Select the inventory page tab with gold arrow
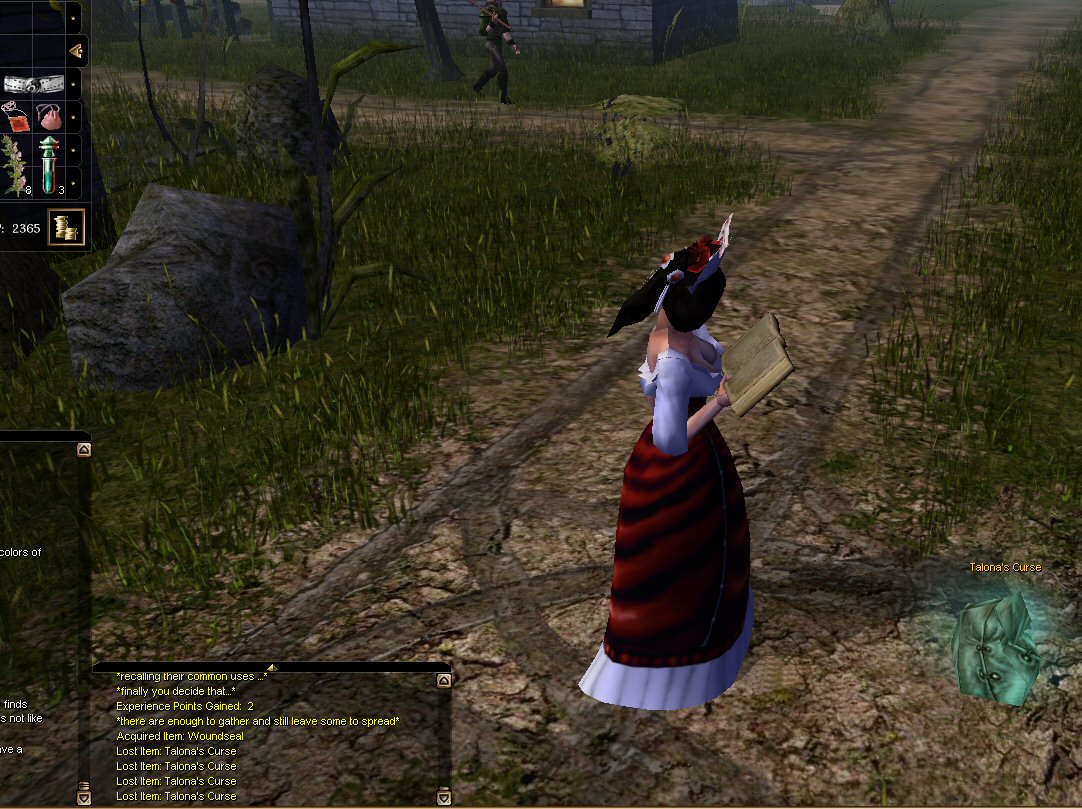Image resolution: width=1082 pixels, height=809 pixels. coord(77,50)
